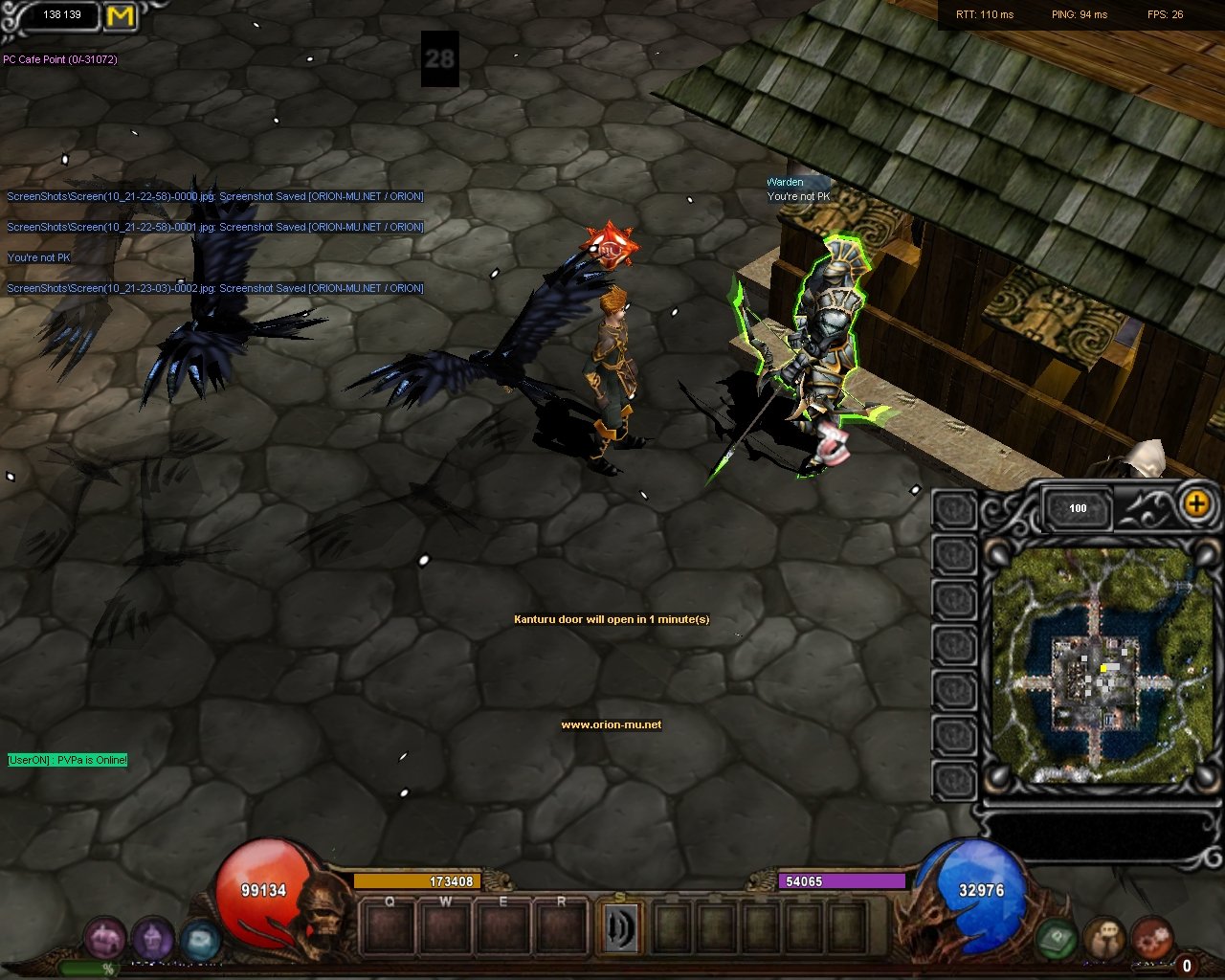This screenshot has width=1225, height=980.
Task: Open the active skill slot with sound-wave icon
Action: [x=619, y=926]
